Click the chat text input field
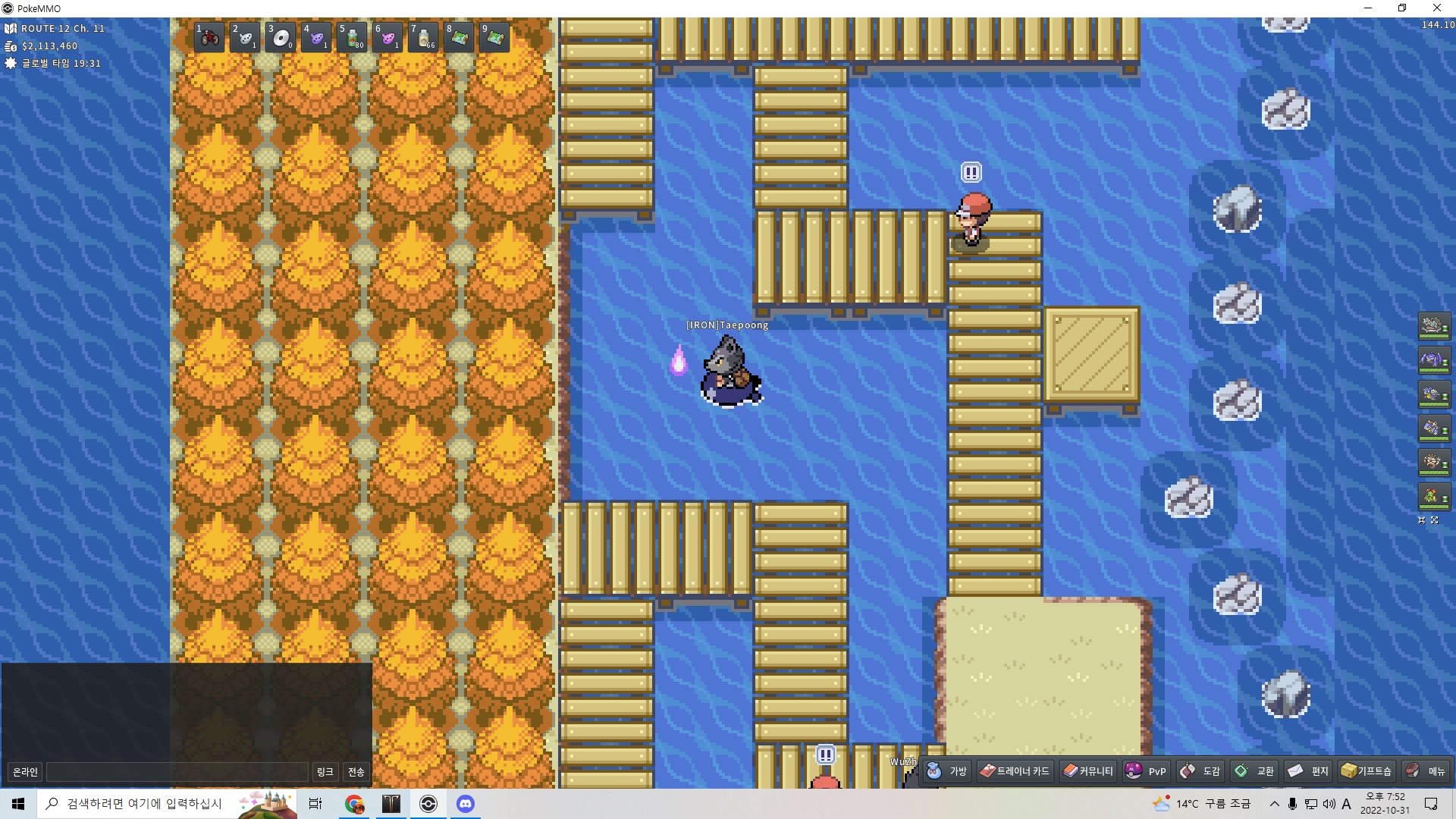Screen dimensions: 1456x819 coord(177,772)
